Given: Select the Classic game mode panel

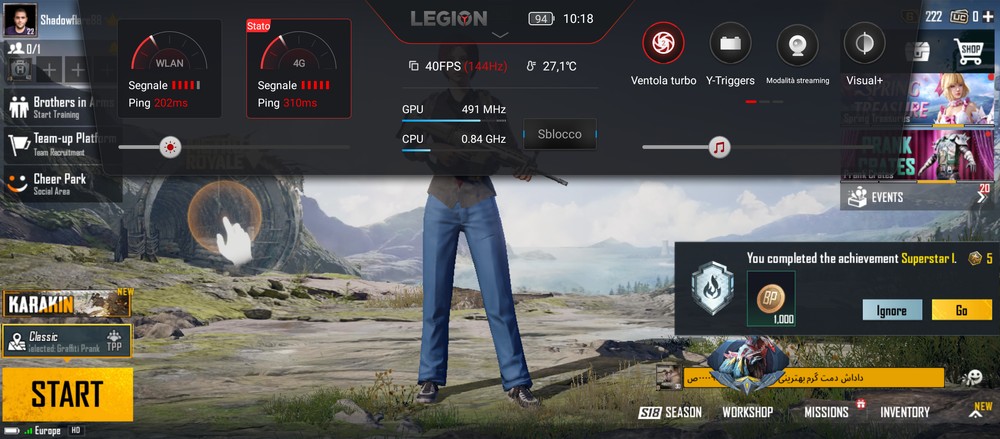Looking at the screenshot, I should (67, 341).
